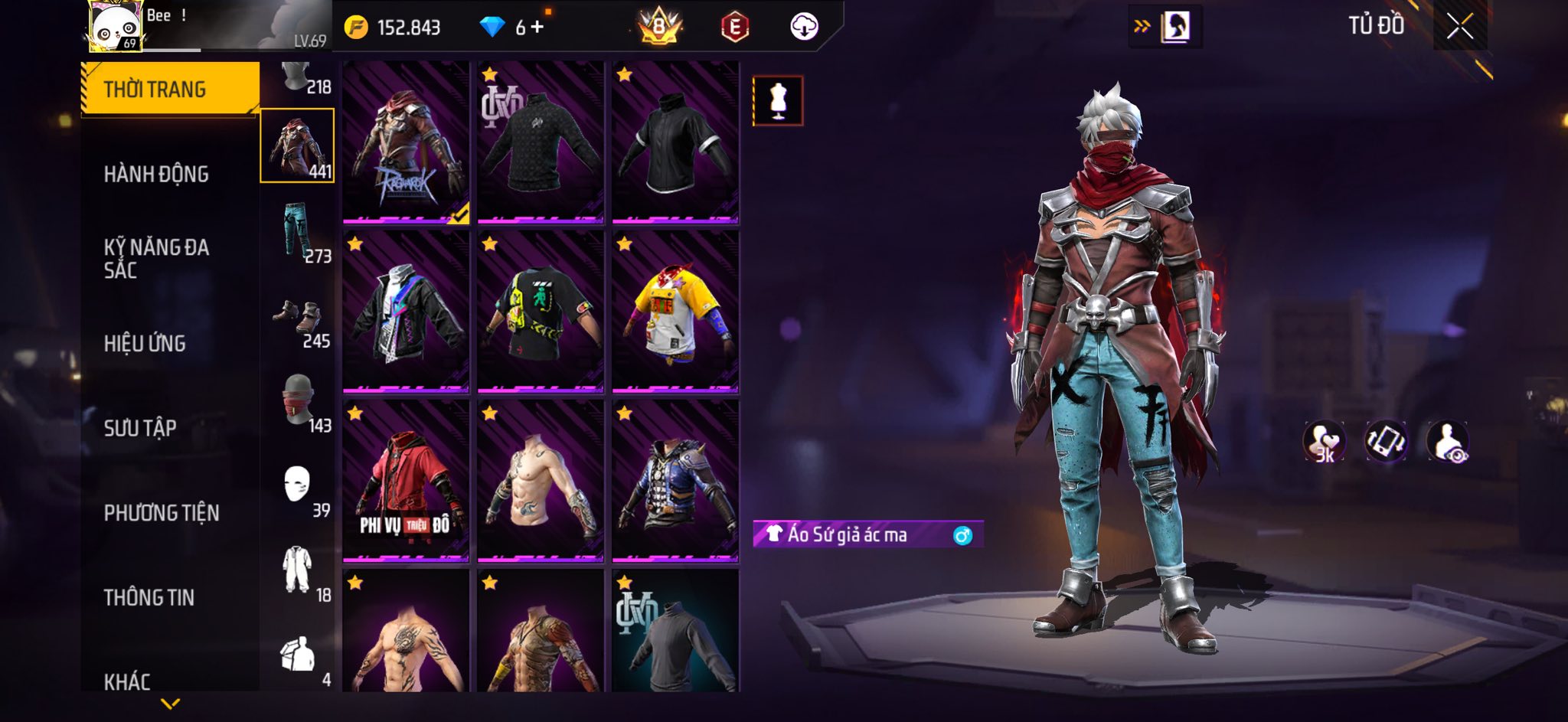The width and height of the screenshot is (1568, 722).
Task: Select the yellow cartoon t-shirt
Action: tap(675, 312)
